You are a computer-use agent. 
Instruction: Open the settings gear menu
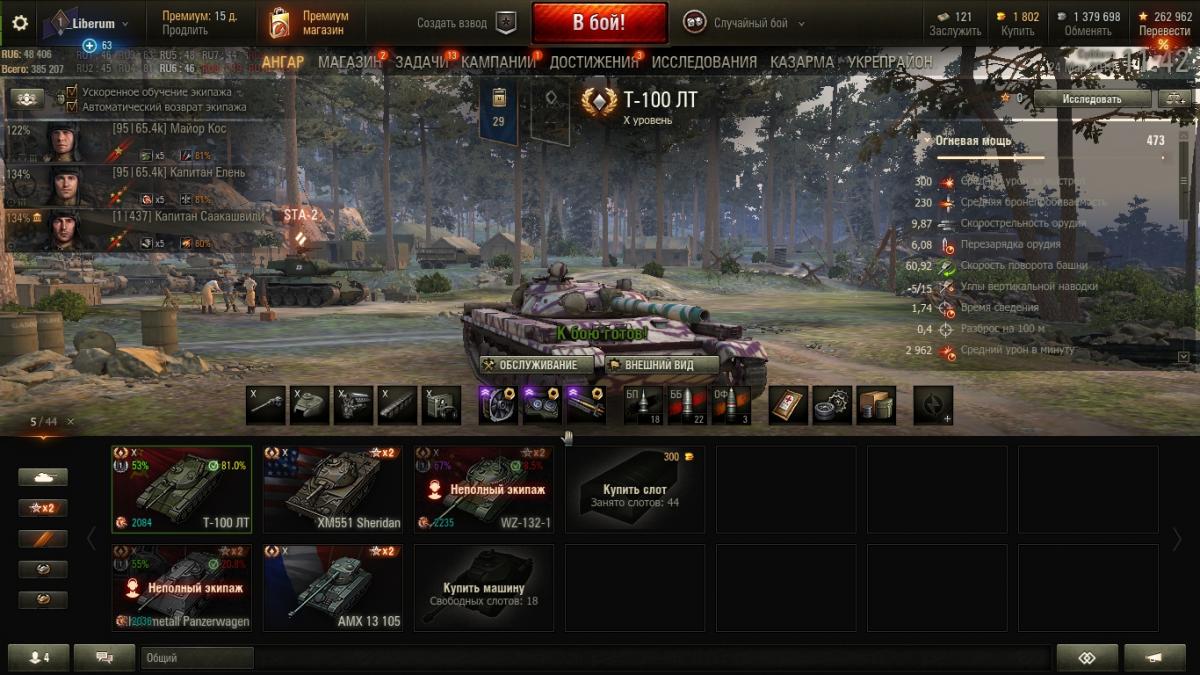[x=20, y=23]
